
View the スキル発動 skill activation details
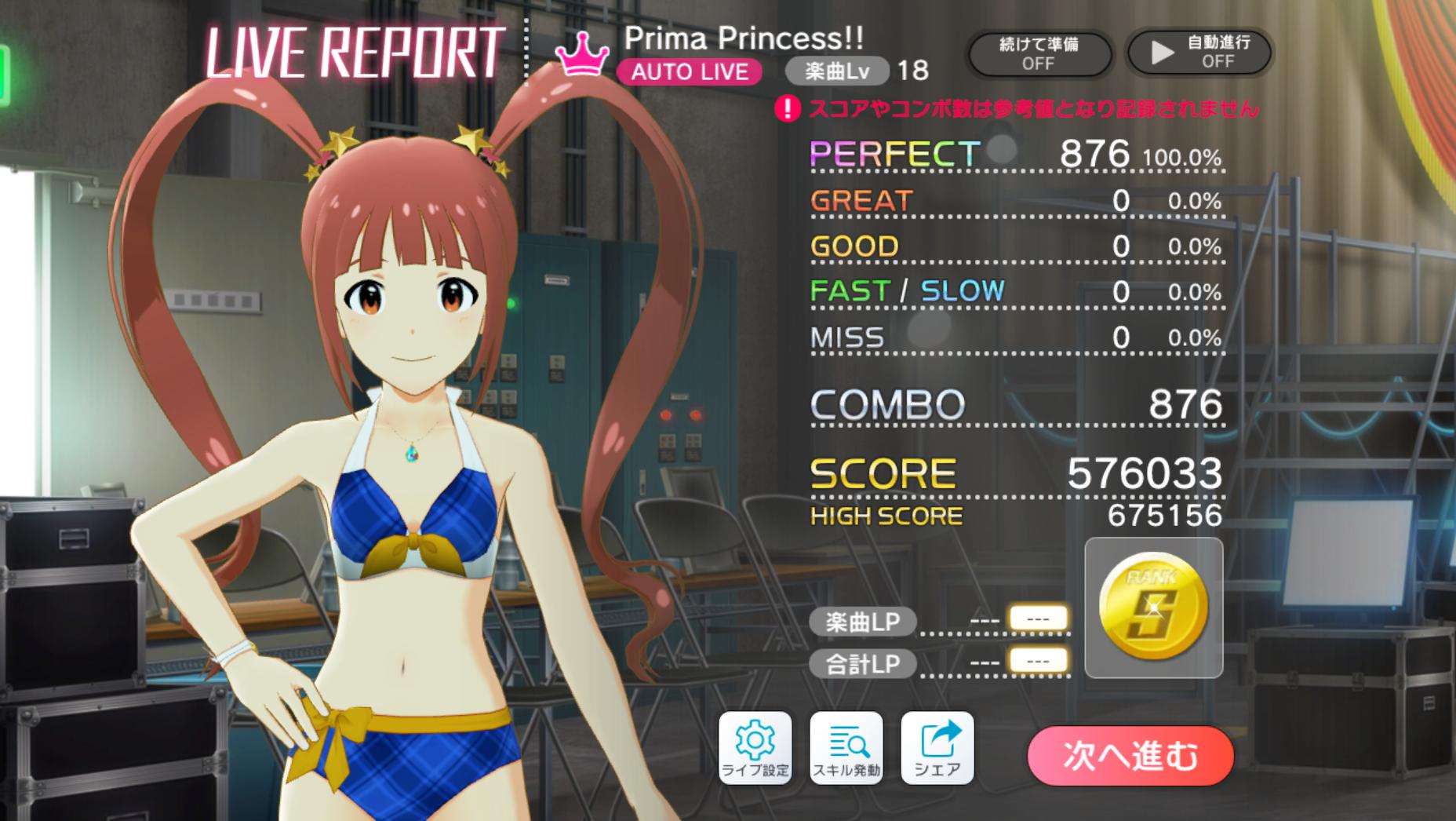tap(846, 747)
